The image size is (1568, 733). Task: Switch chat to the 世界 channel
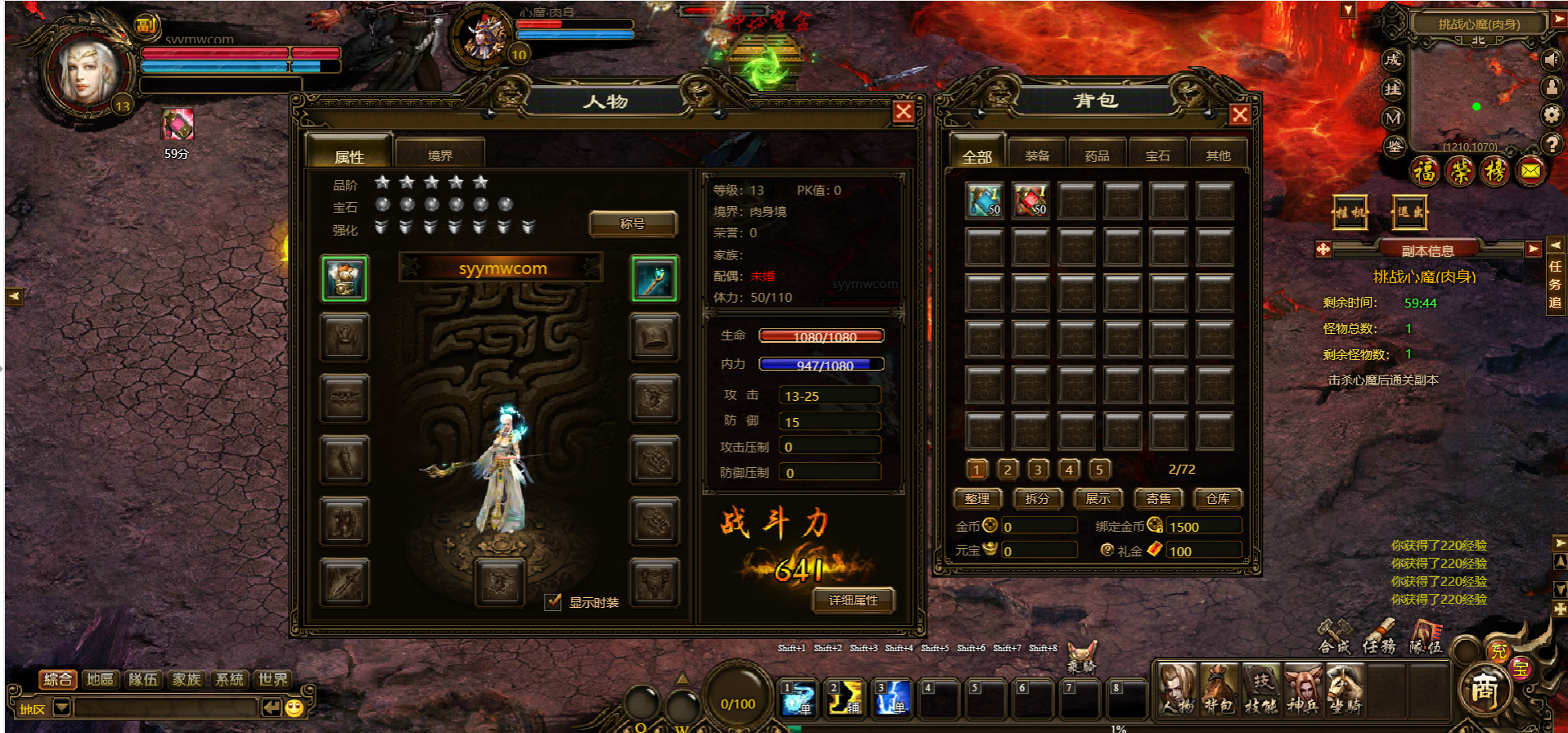272,679
